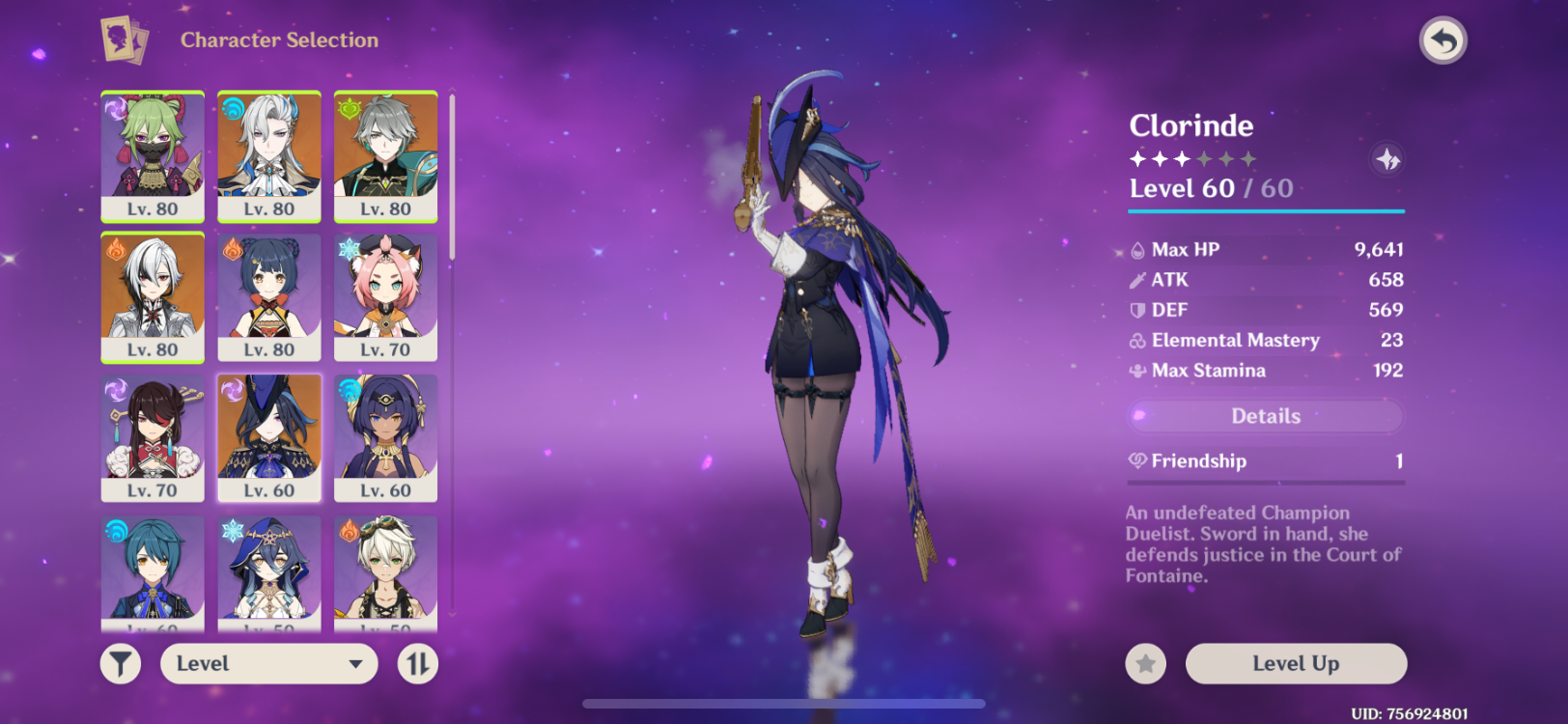
Task: Click the Level 60 progress bar
Action: click(x=1265, y=211)
